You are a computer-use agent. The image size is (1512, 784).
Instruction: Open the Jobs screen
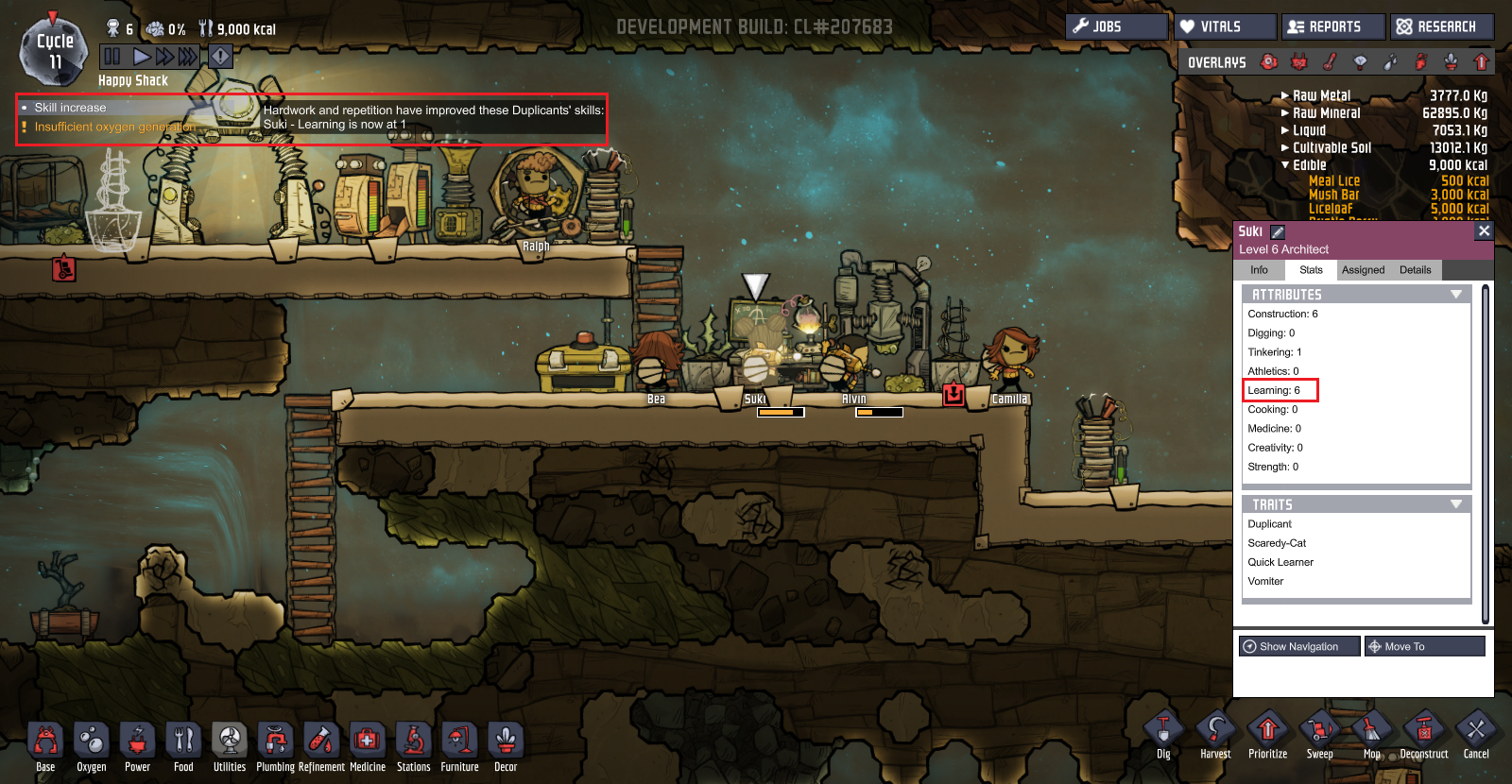click(1116, 26)
